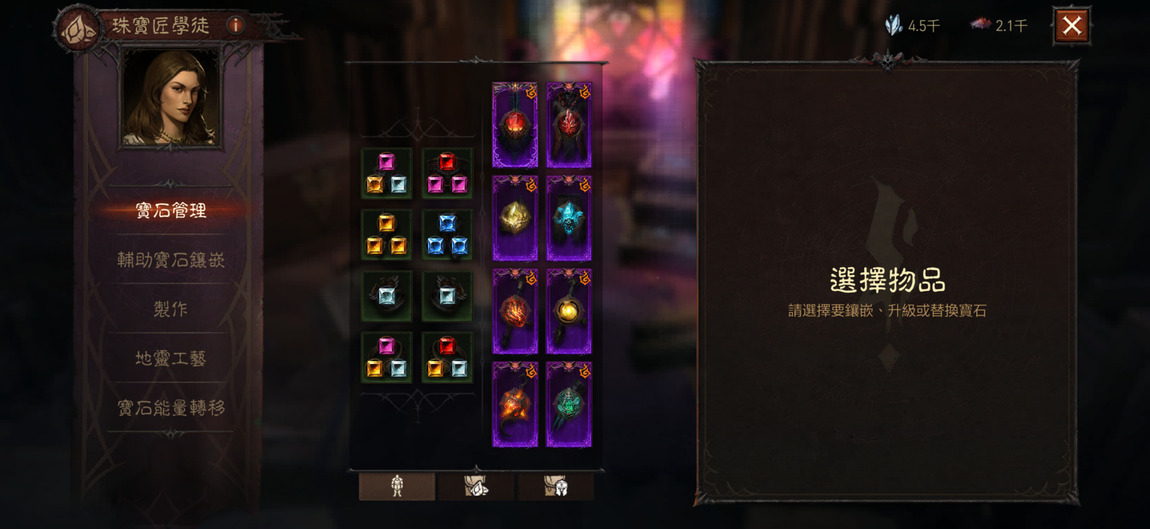Viewport: 1150px width, 529px height.
Task: Show info for 珠寶匠學徒
Action: pos(236,25)
